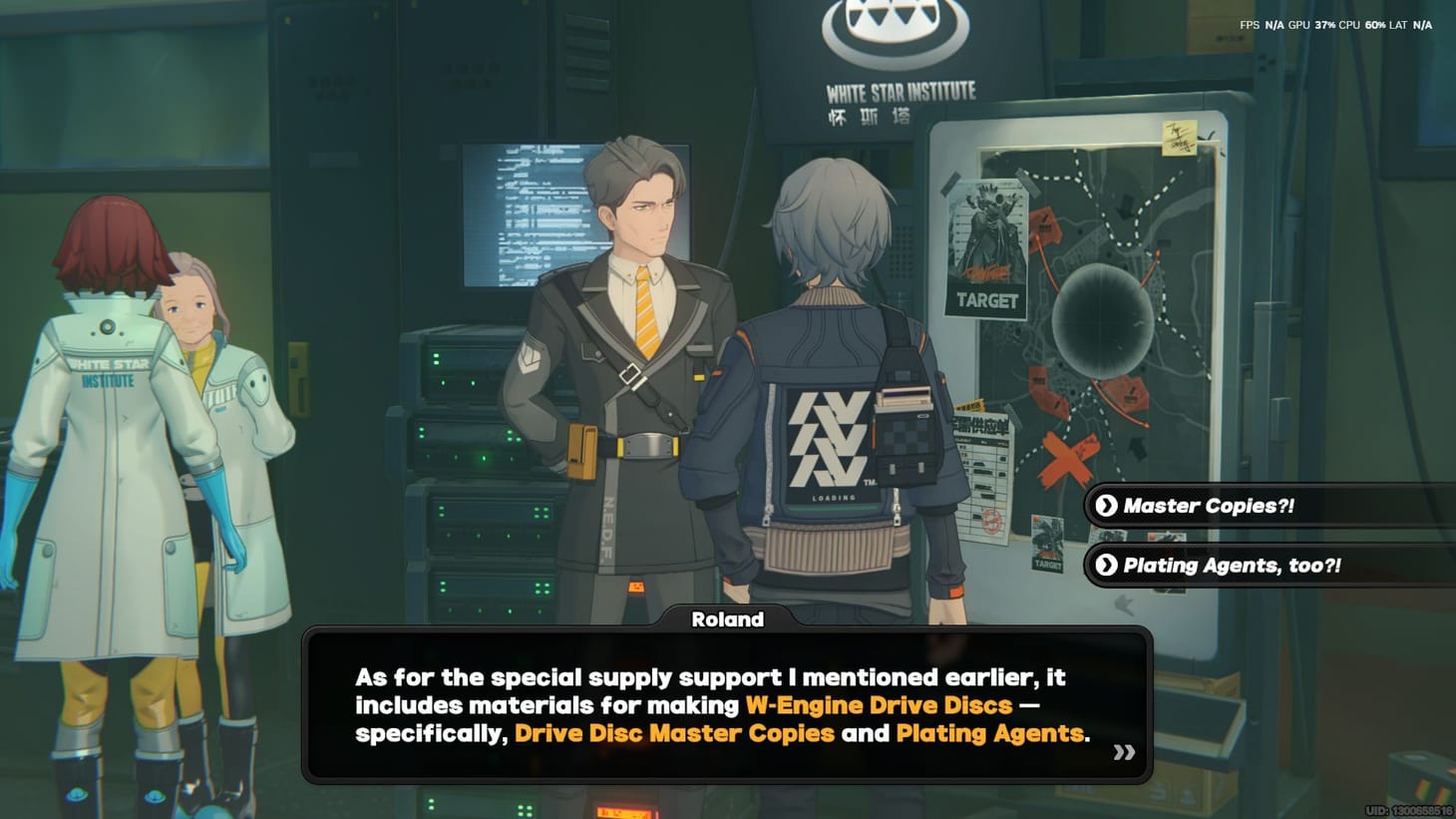Click the UID number at the bottom right
The height and width of the screenshot is (819, 1456).
pos(1409,809)
